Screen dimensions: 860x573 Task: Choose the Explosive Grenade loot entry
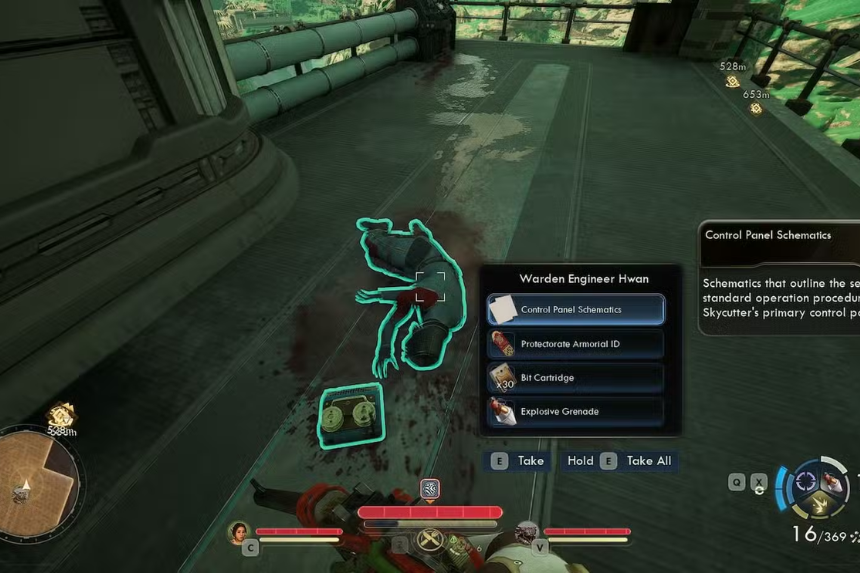click(575, 411)
